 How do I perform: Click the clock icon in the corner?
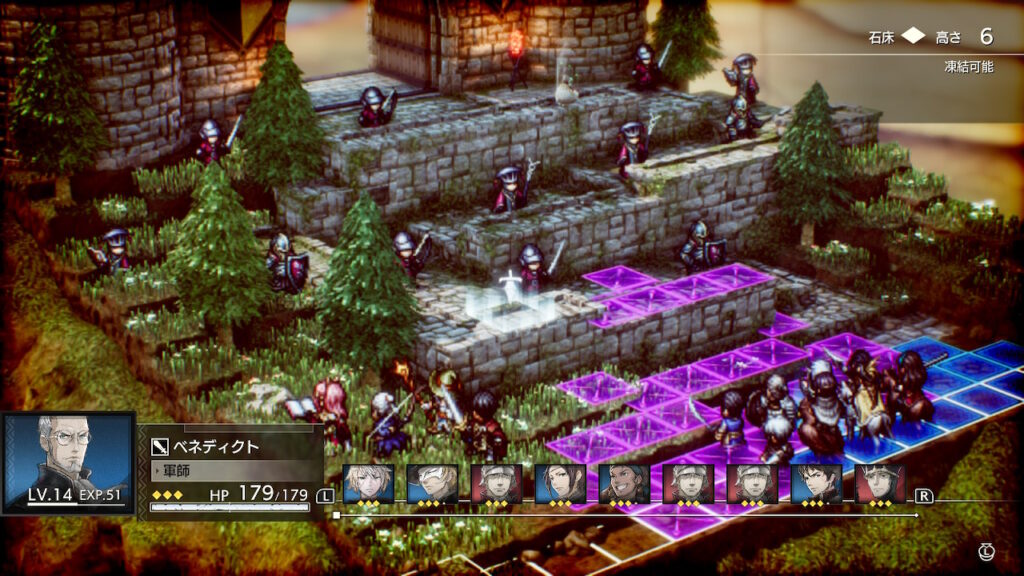(986, 551)
